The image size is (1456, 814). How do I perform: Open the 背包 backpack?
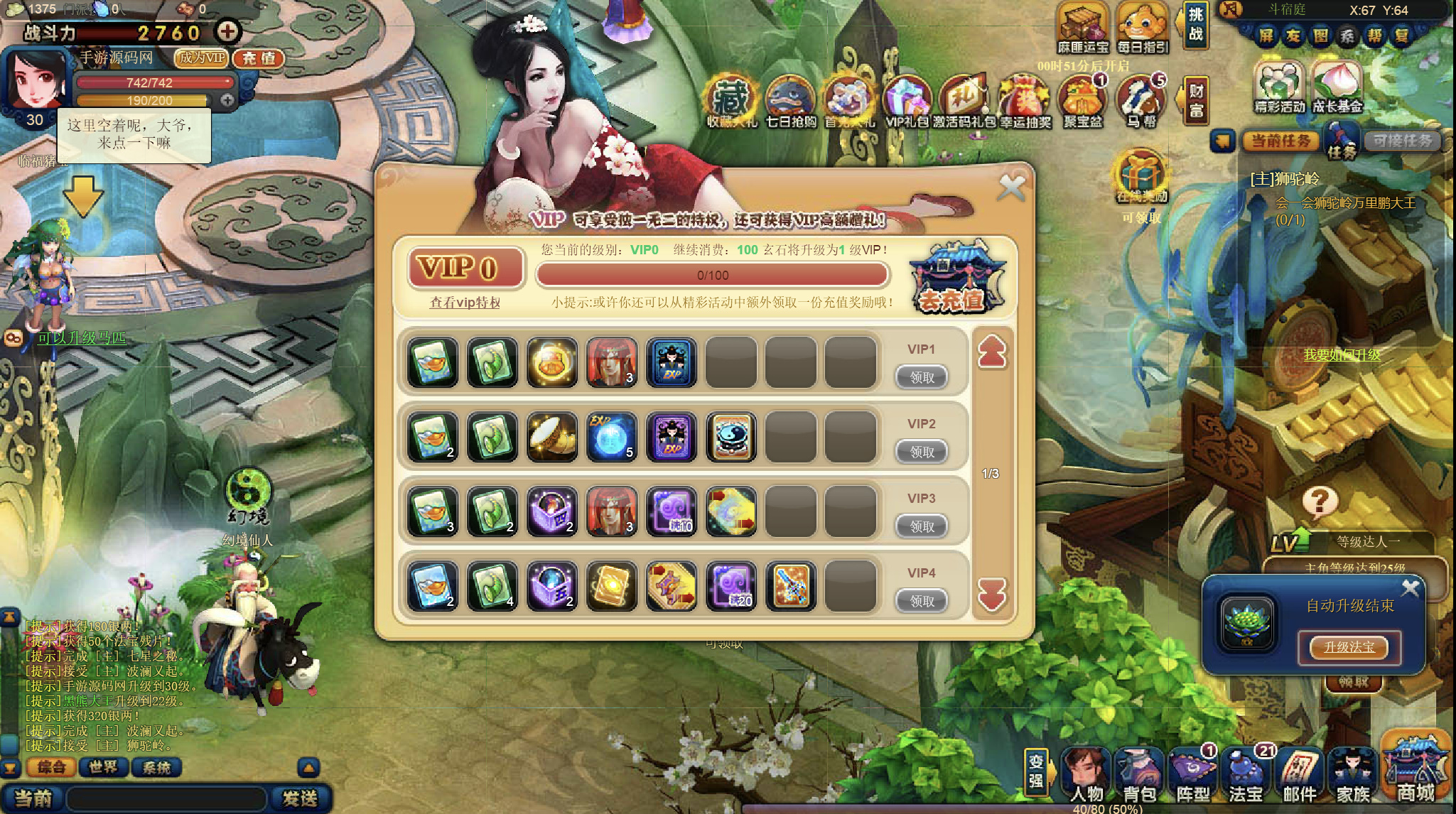1140,776
